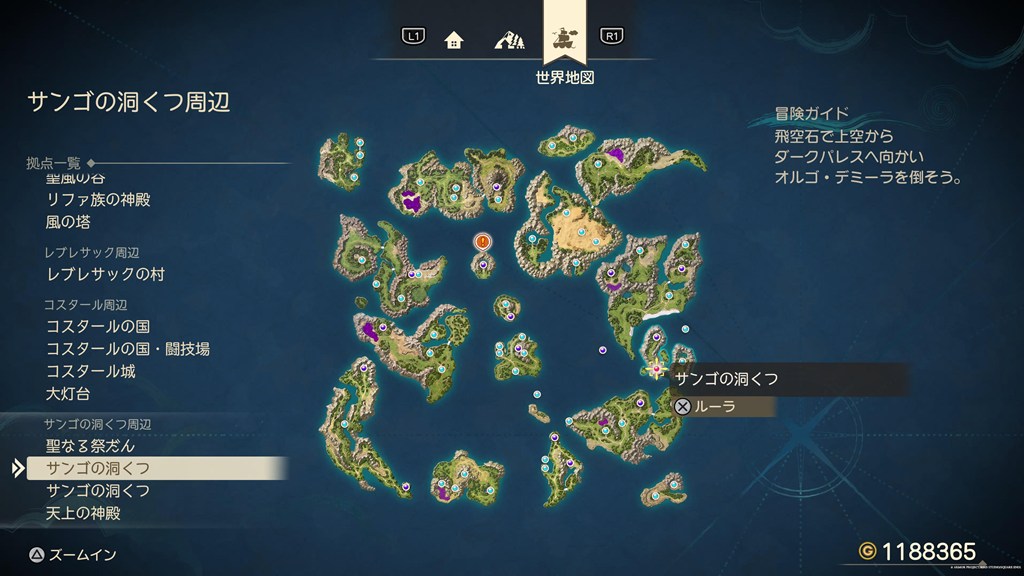Screen dimensions: 1024x576
Task: Choose 風の塔 from the location list
Action: coord(68,222)
